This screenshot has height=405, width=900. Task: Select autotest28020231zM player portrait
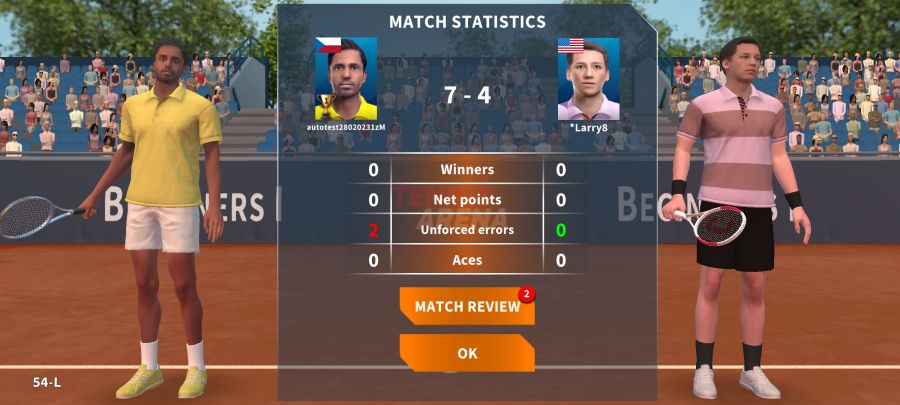point(346,79)
